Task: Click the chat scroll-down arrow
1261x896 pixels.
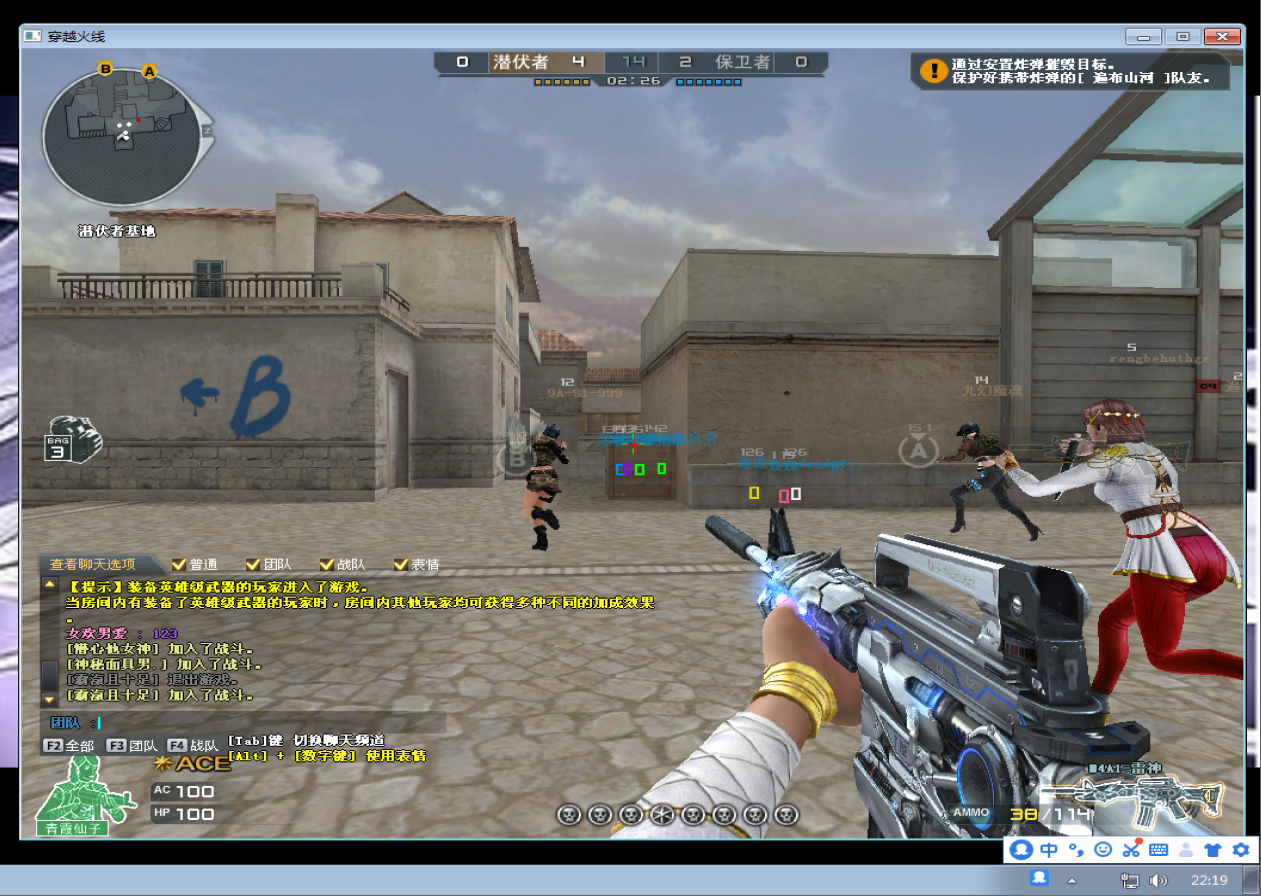Action: 49,698
